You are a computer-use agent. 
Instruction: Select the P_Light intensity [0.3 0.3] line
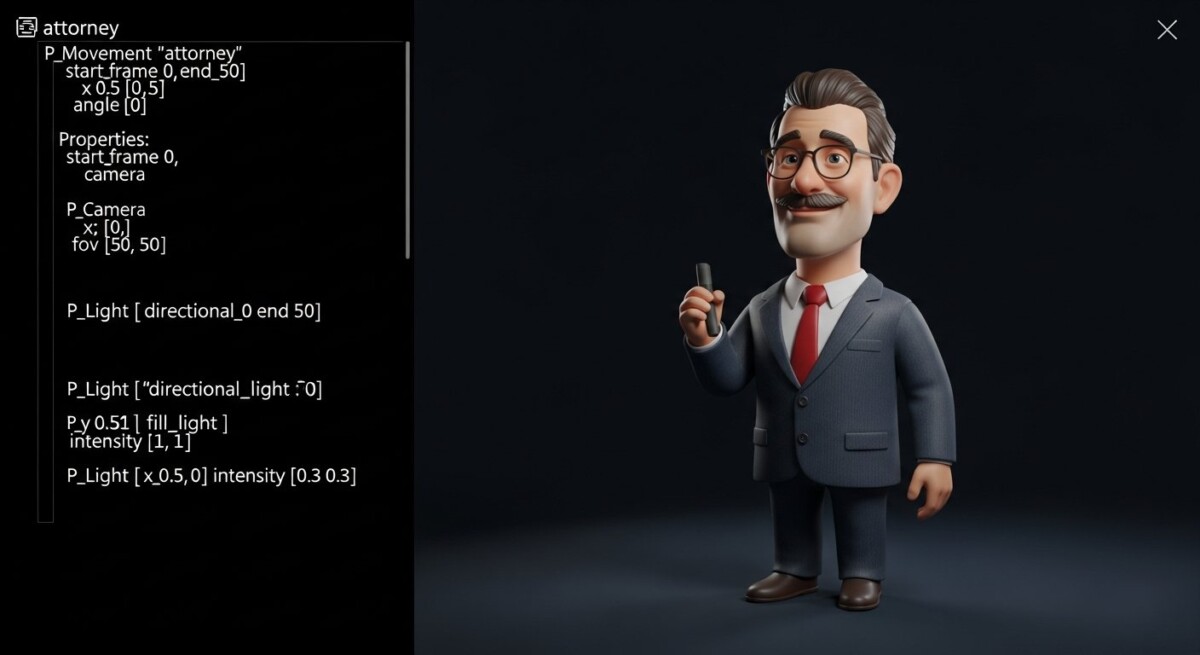click(211, 475)
